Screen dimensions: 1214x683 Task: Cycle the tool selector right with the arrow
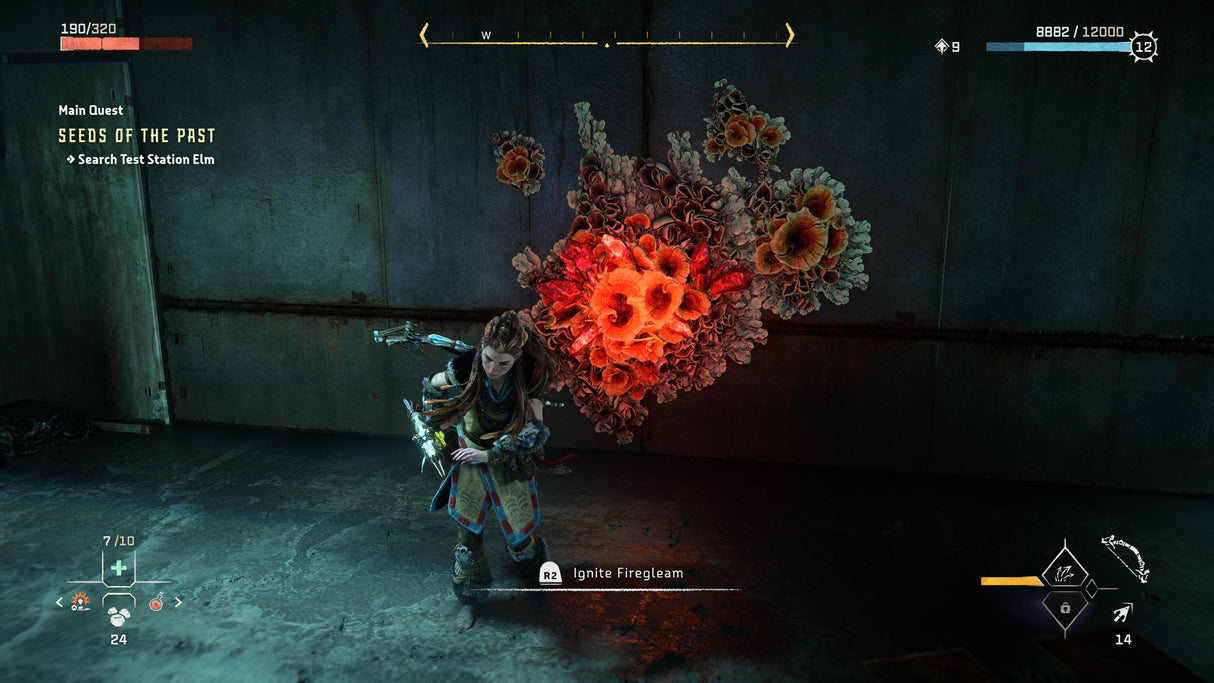click(178, 602)
